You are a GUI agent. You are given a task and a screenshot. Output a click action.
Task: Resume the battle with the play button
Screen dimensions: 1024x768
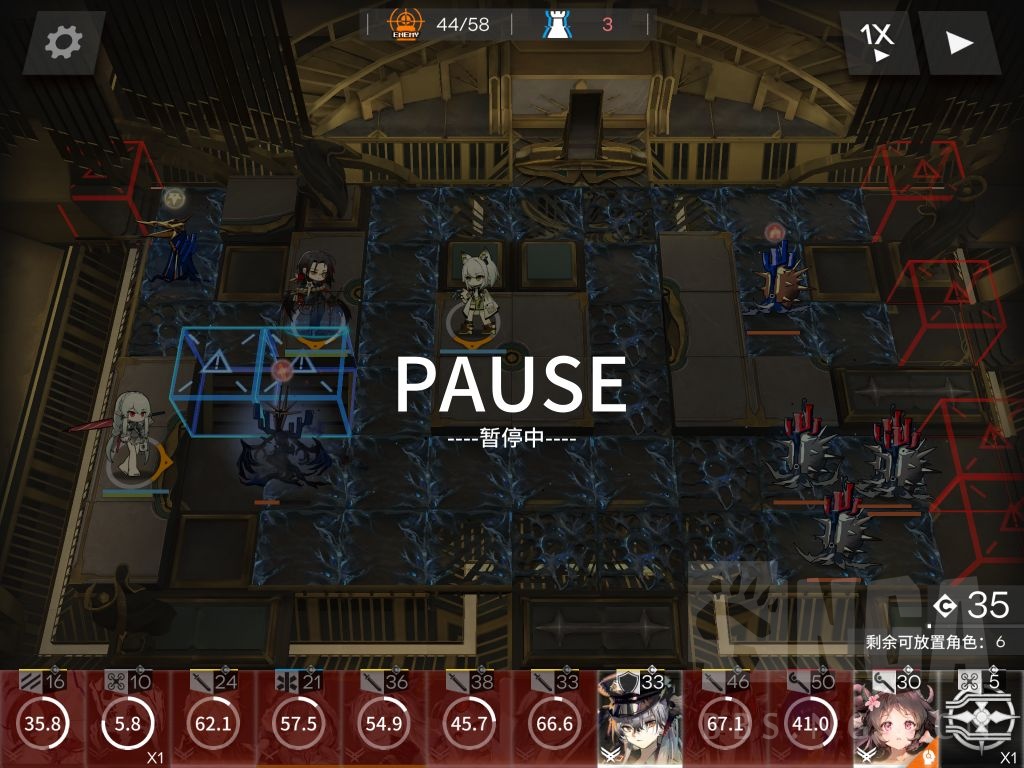[959, 42]
